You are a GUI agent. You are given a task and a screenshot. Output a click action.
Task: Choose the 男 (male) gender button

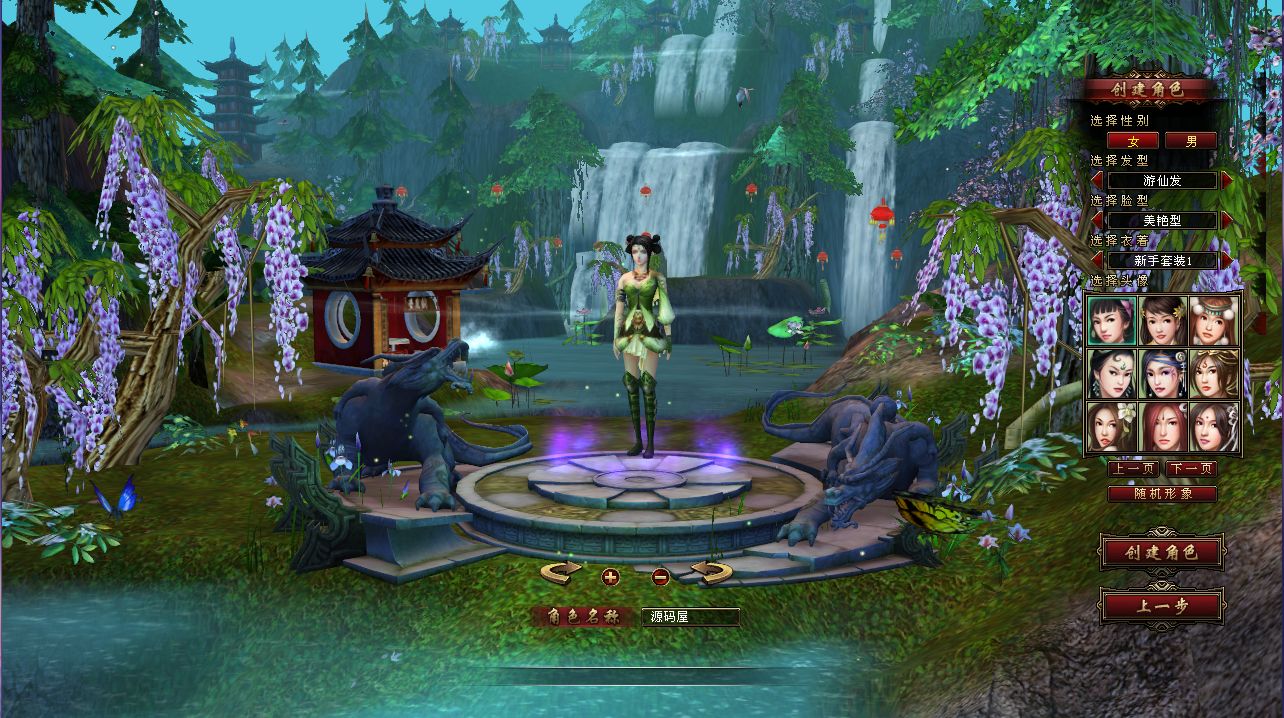(1190, 141)
